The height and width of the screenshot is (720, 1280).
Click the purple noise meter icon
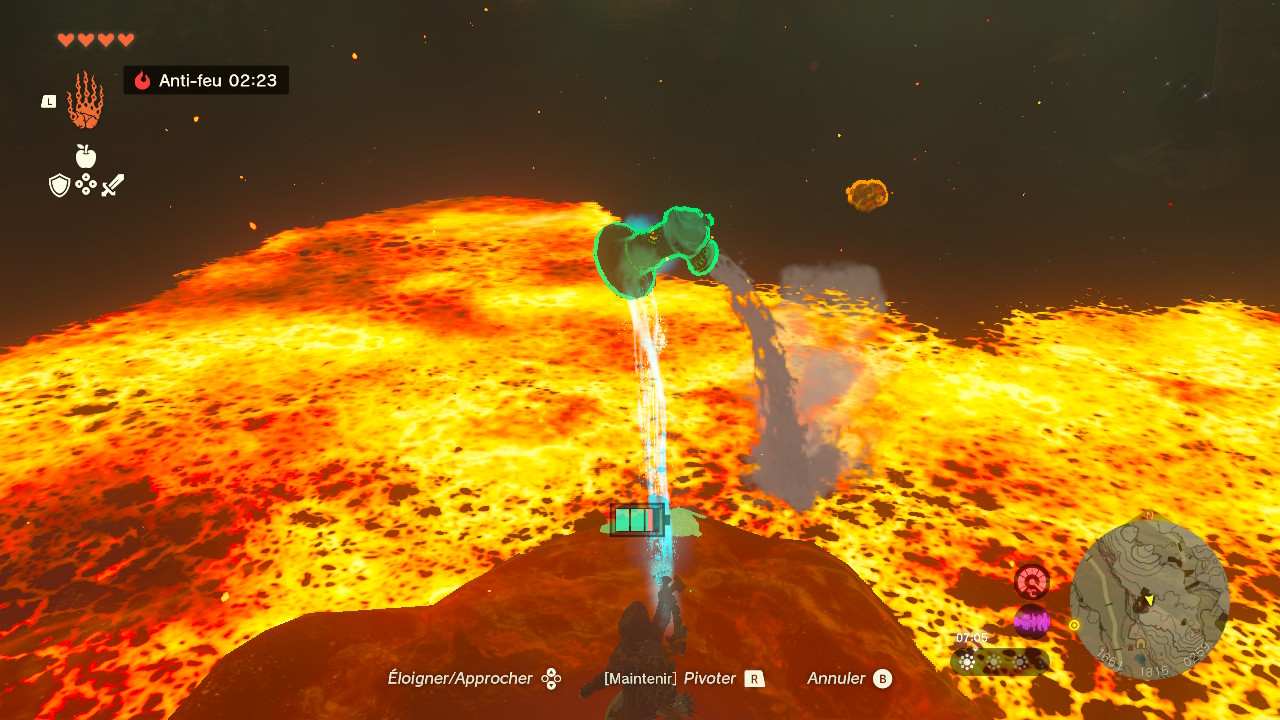pyautogui.click(x=1031, y=622)
